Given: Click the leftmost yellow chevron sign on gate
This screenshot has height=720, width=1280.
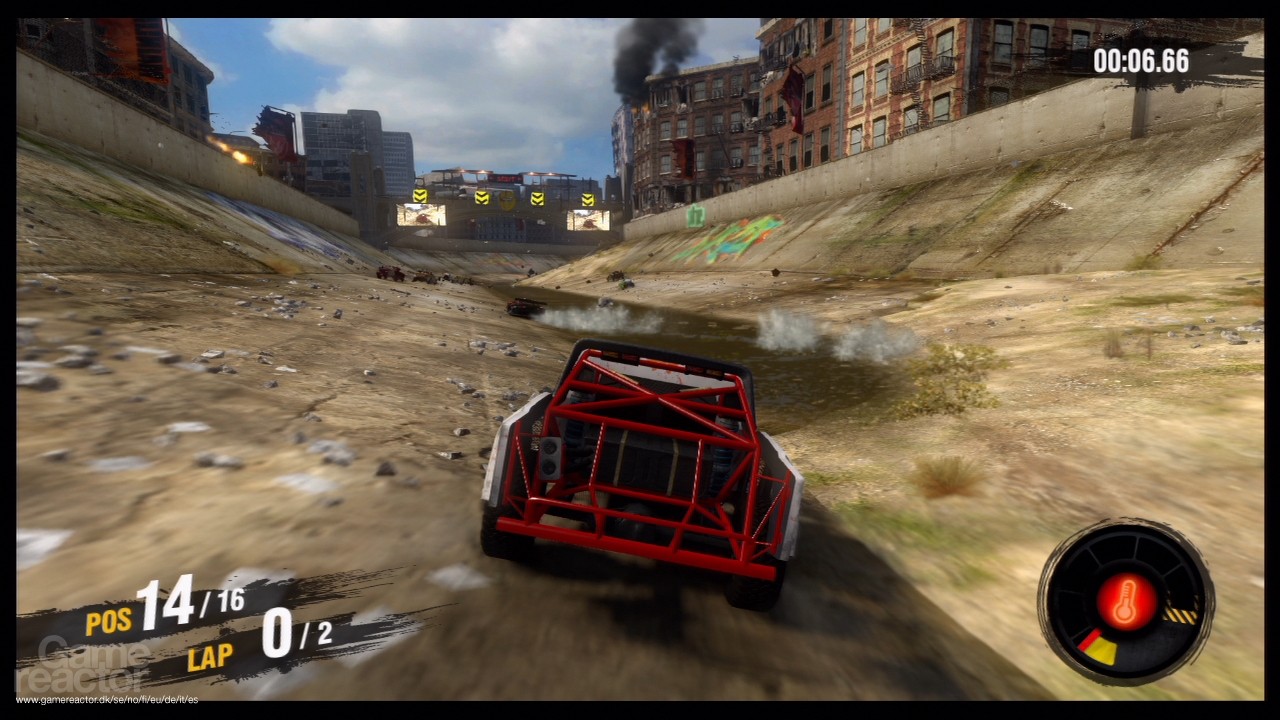Looking at the screenshot, I should tap(420, 197).
